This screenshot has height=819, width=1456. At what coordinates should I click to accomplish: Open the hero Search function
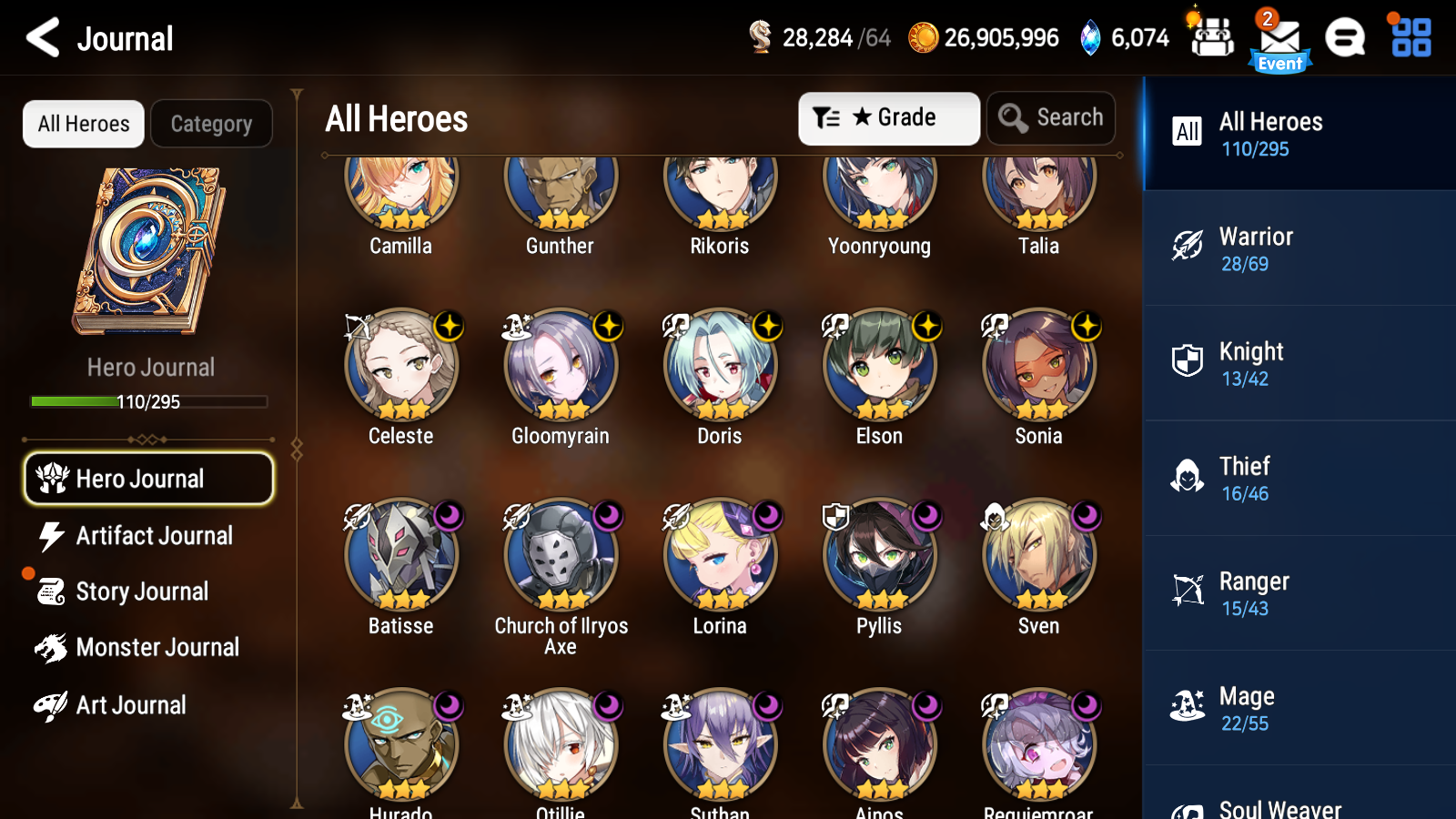[1051, 117]
